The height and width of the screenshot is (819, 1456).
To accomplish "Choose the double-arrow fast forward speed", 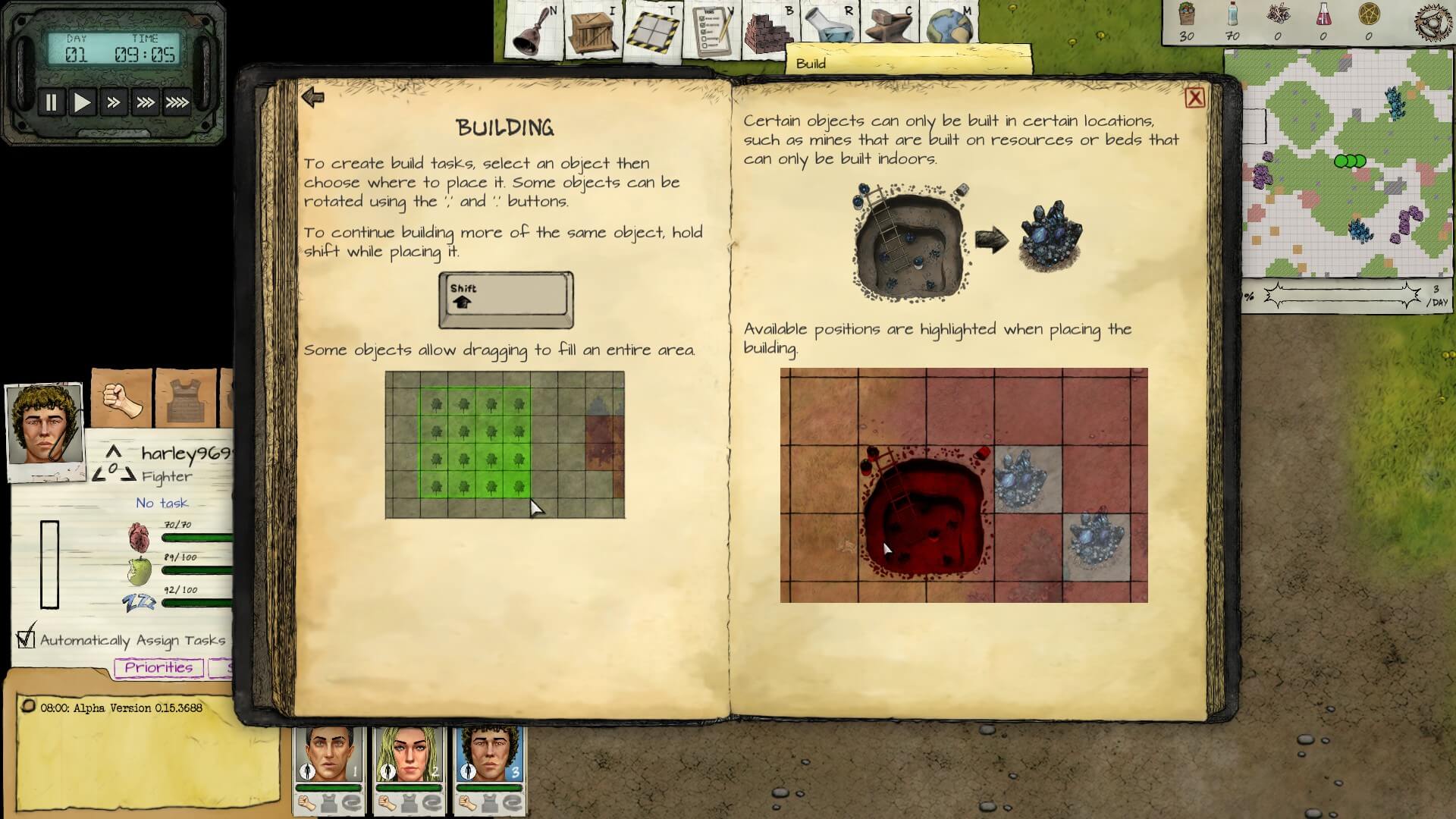I will tap(114, 102).
